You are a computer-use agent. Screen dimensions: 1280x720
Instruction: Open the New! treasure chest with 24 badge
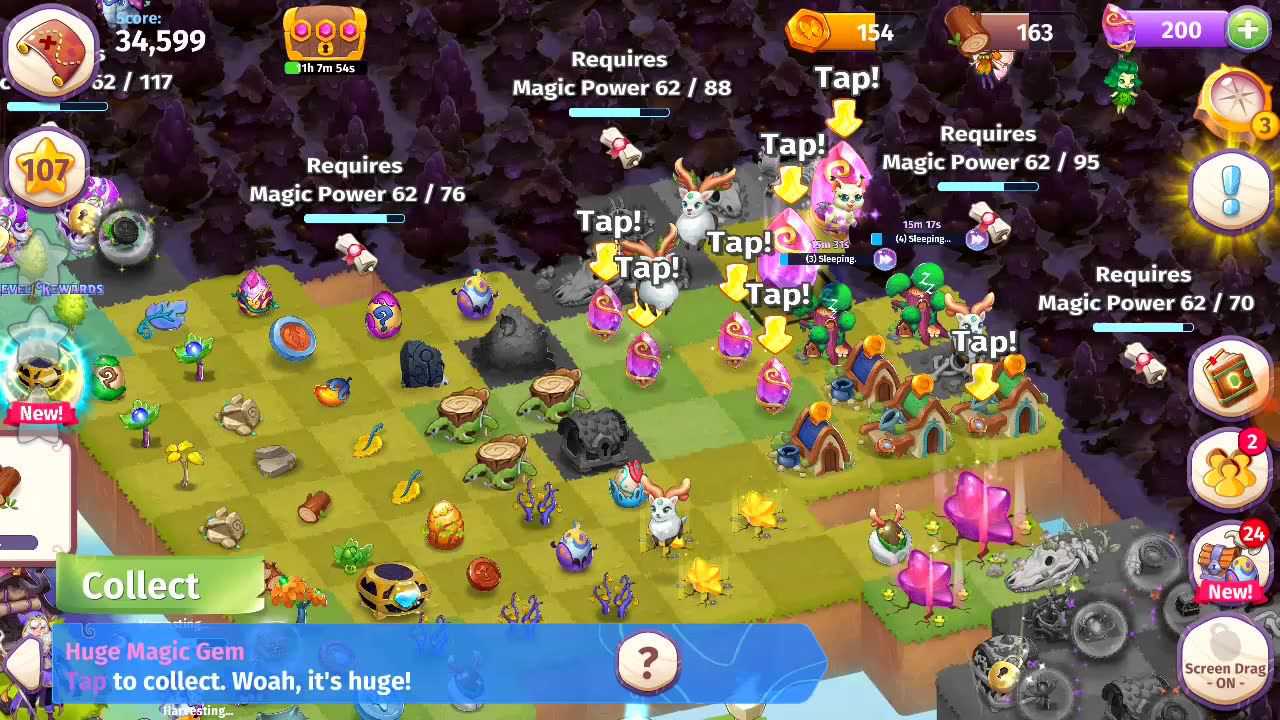pos(1228,560)
